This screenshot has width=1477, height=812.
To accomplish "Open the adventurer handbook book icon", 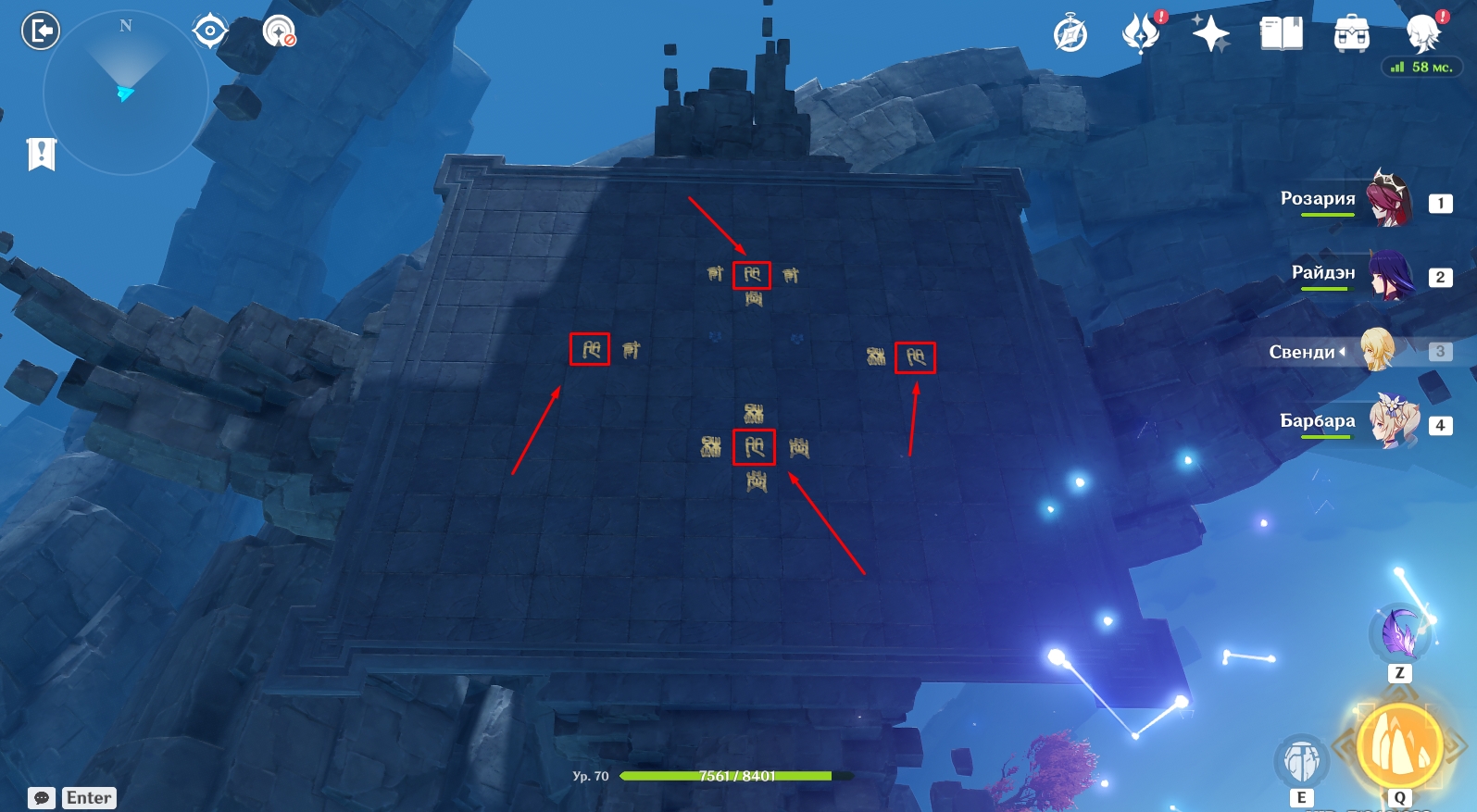I will [1282, 34].
